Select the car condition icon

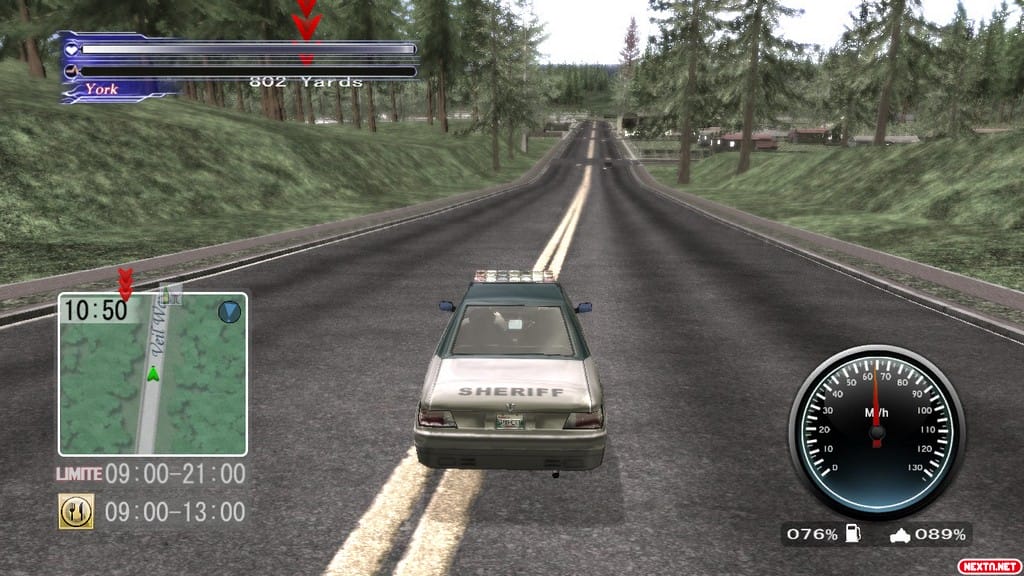[x=900, y=535]
